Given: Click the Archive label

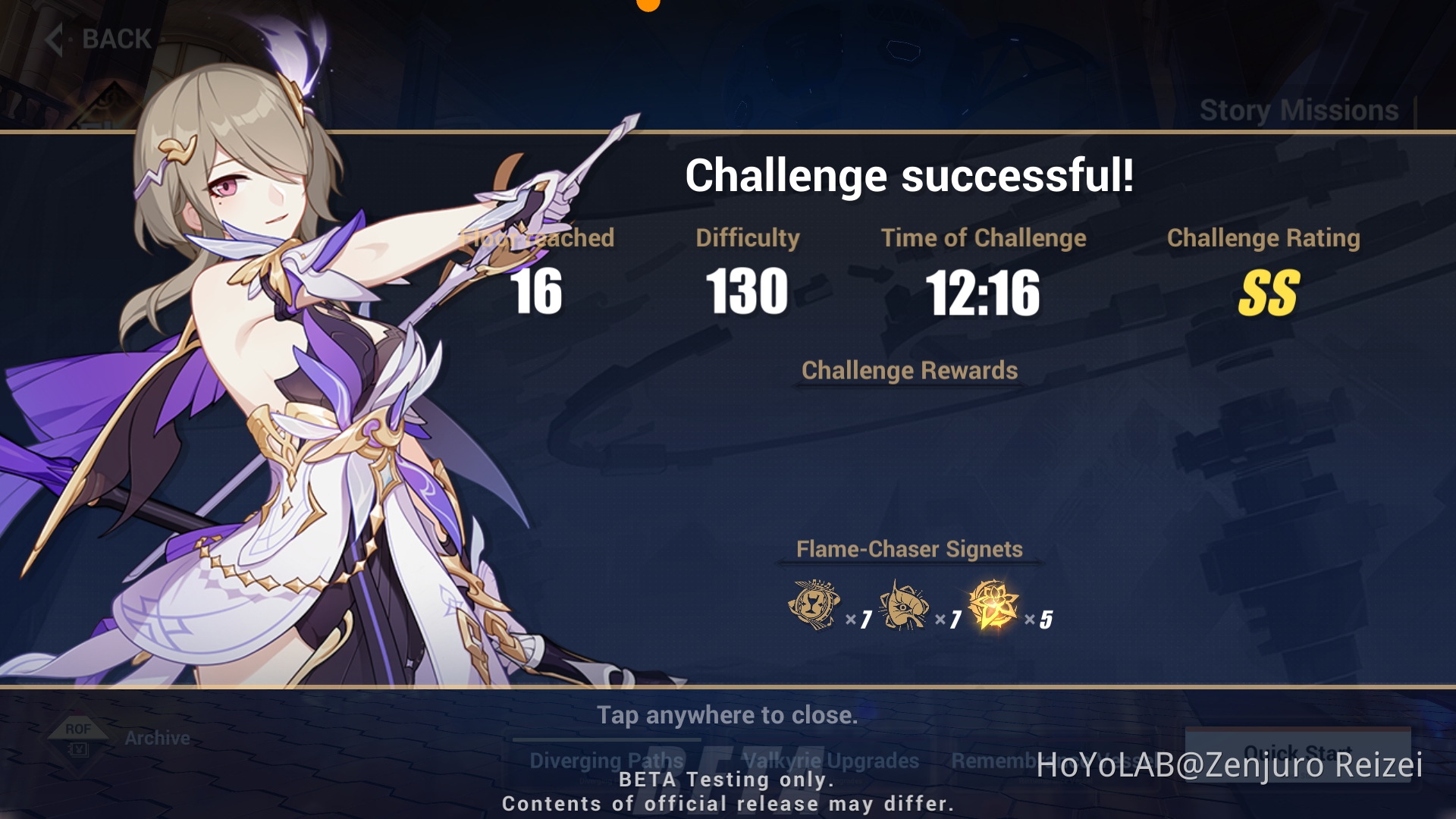Looking at the screenshot, I should coord(156,737).
